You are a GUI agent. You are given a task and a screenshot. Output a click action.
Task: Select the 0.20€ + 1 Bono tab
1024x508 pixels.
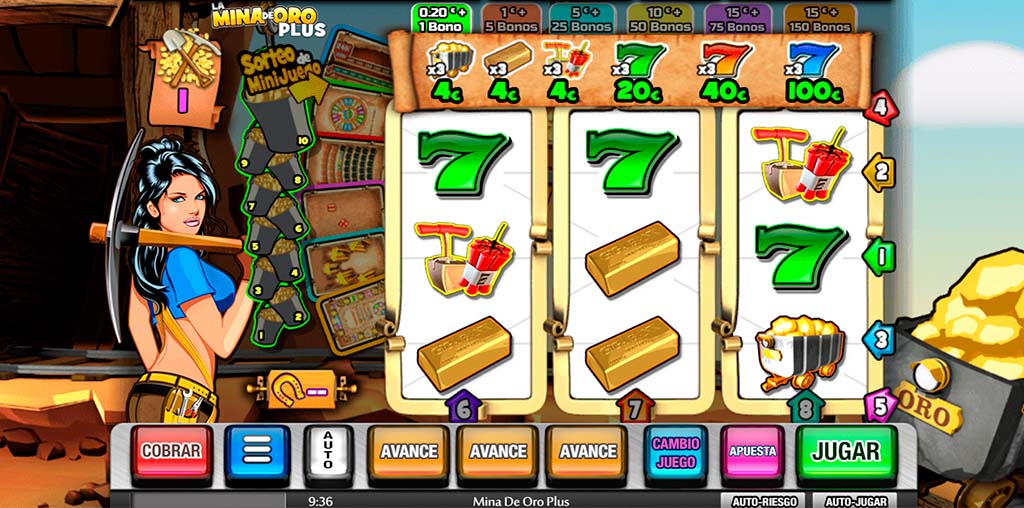tap(439, 19)
